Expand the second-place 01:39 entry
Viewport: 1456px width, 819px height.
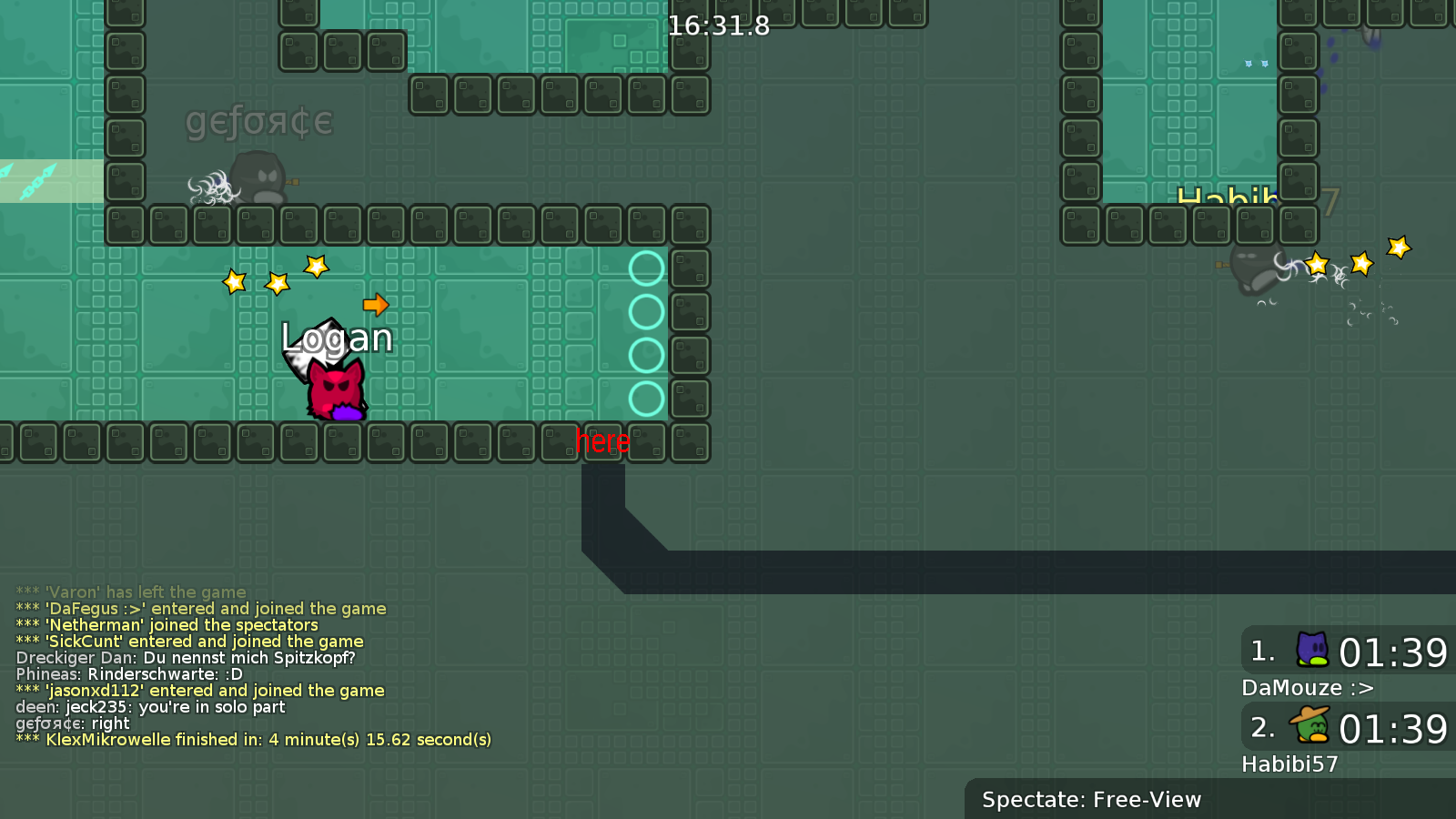1347,726
